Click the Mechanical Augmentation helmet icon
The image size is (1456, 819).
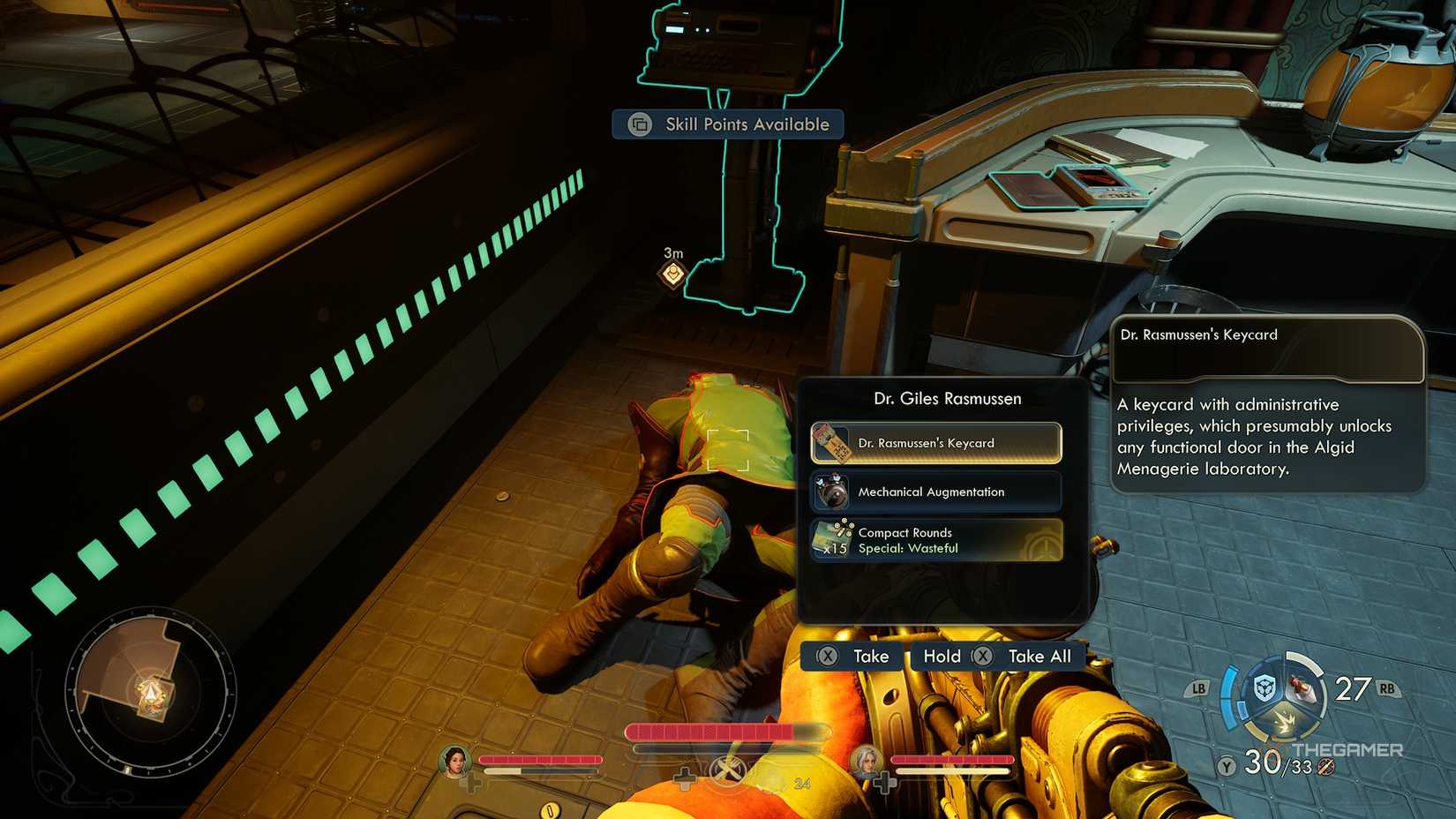(x=833, y=492)
